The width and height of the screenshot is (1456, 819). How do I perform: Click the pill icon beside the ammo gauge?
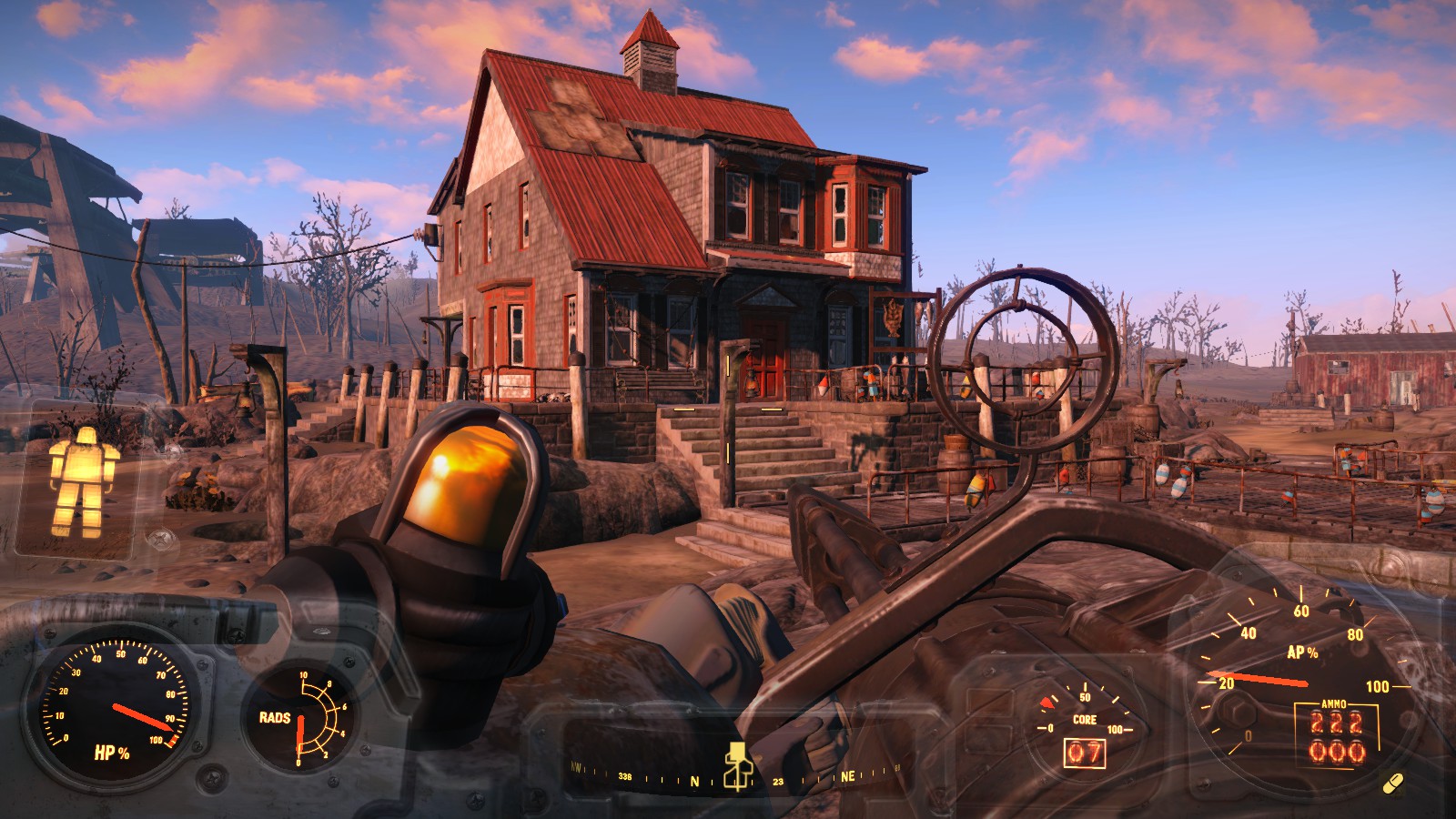[x=1392, y=783]
